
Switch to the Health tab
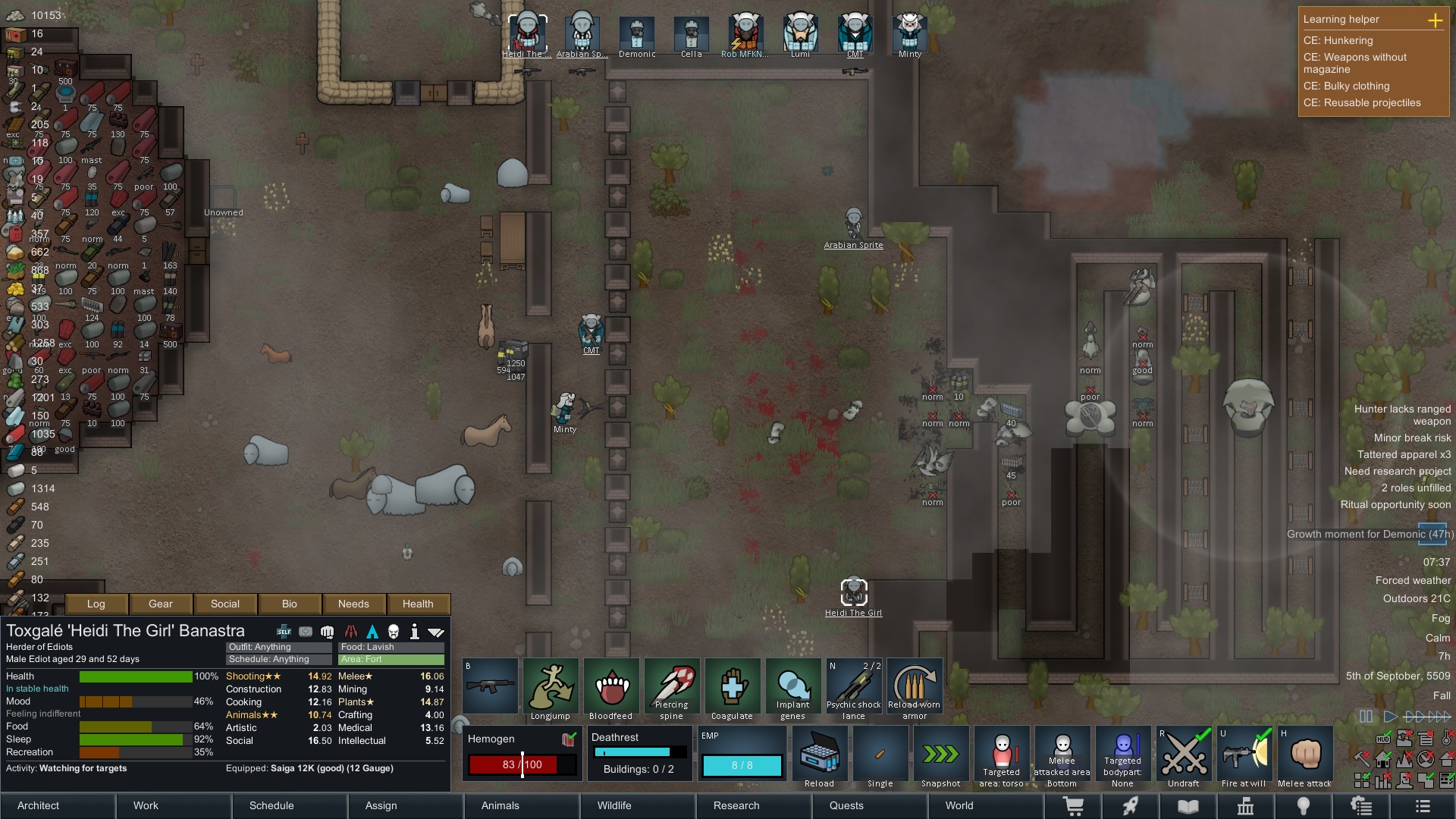click(418, 604)
